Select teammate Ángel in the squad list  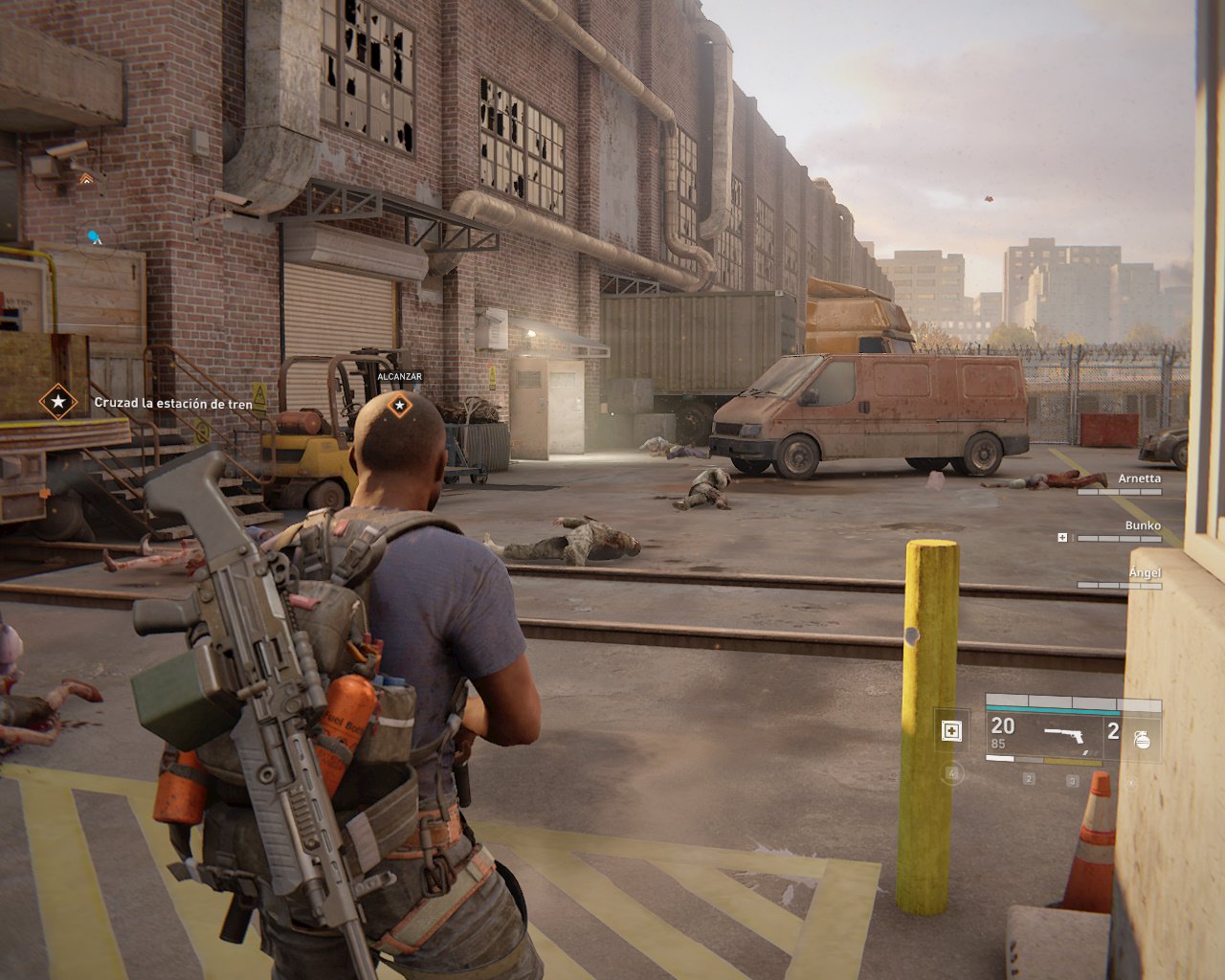click(1144, 572)
